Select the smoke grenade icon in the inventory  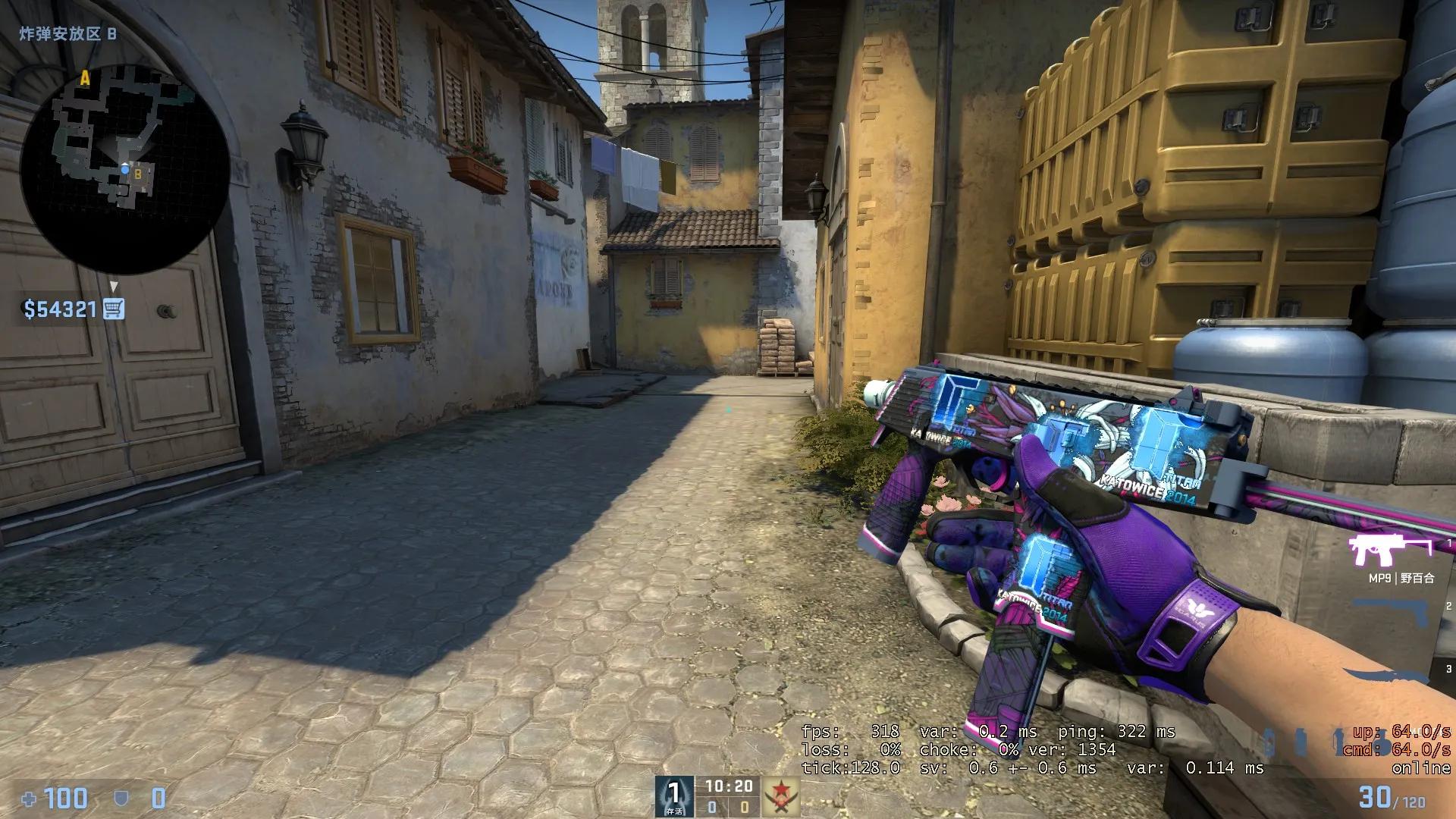click(1300, 742)
